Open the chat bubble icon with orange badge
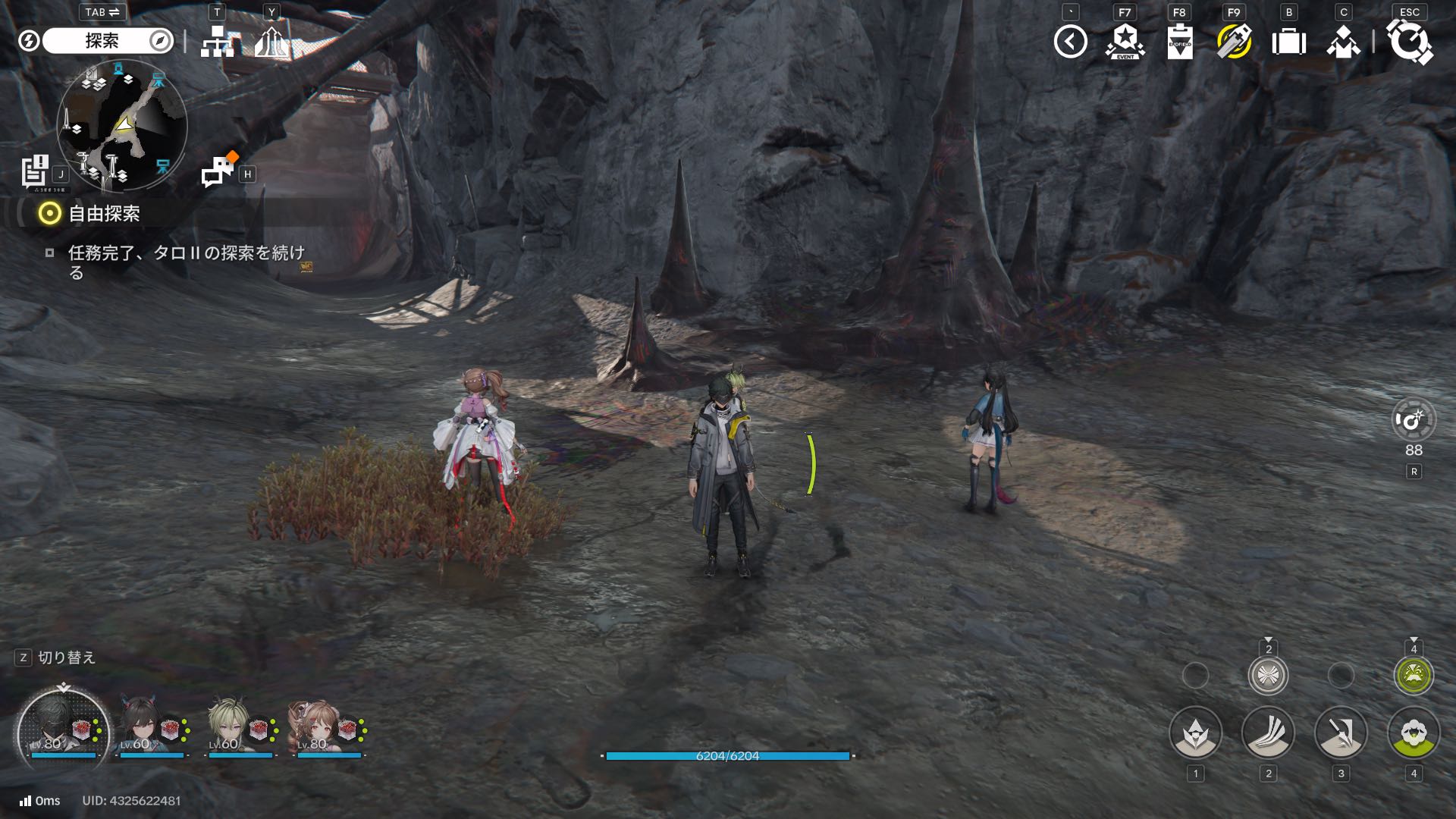 click(218, 171)
